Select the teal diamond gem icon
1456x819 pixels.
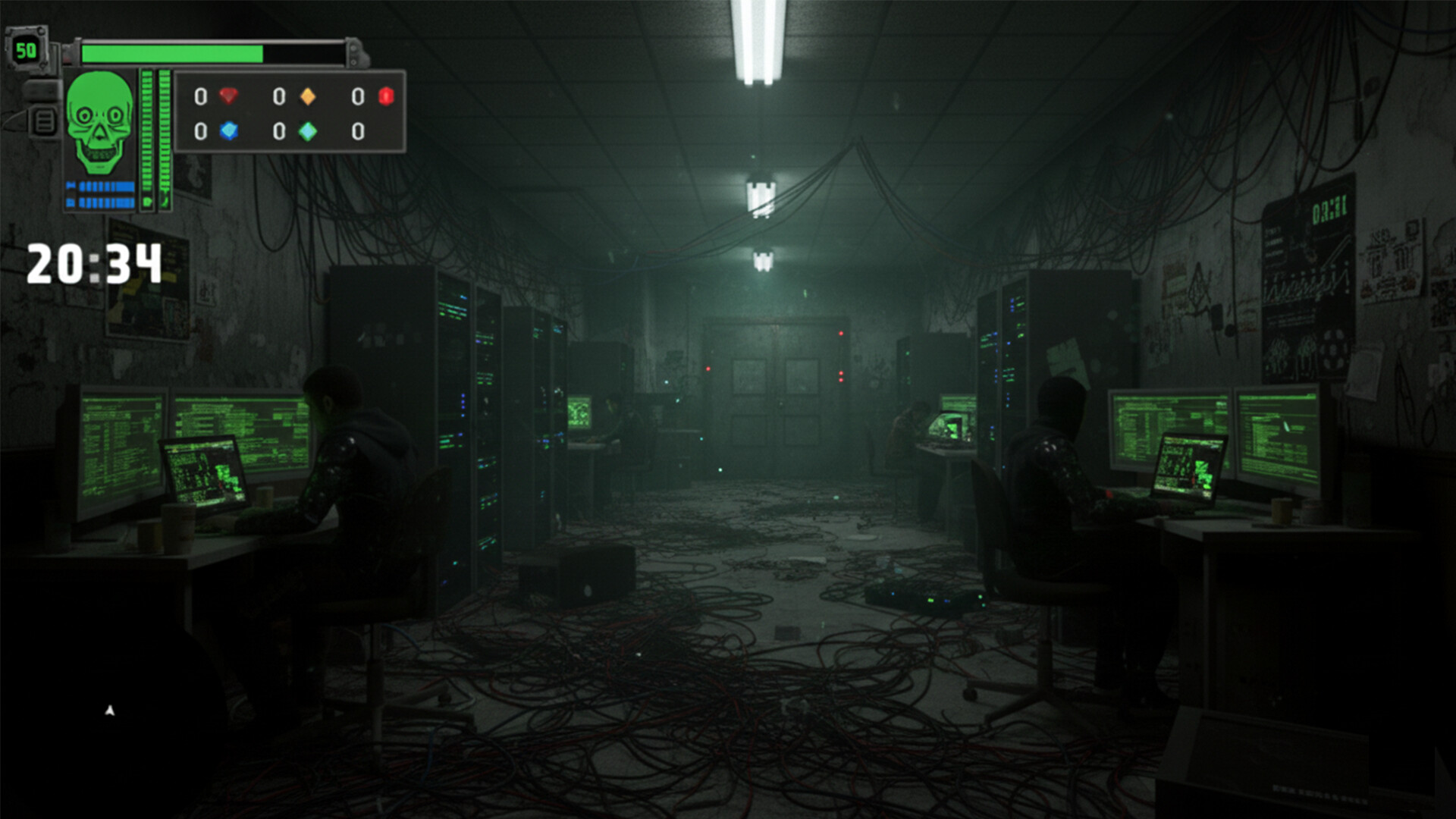[x=307, y=131]
